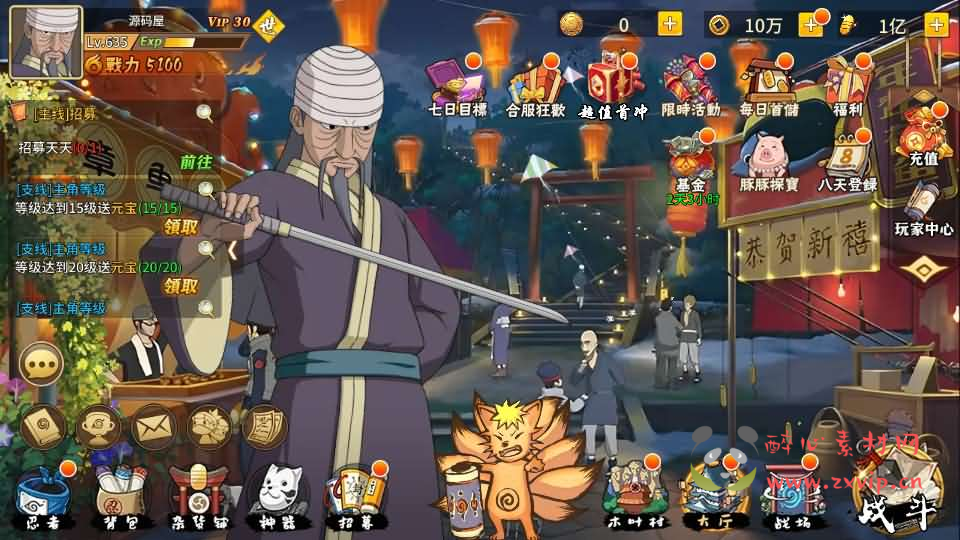Claim the level 15 yuanbao reward

tap(181, 227)
